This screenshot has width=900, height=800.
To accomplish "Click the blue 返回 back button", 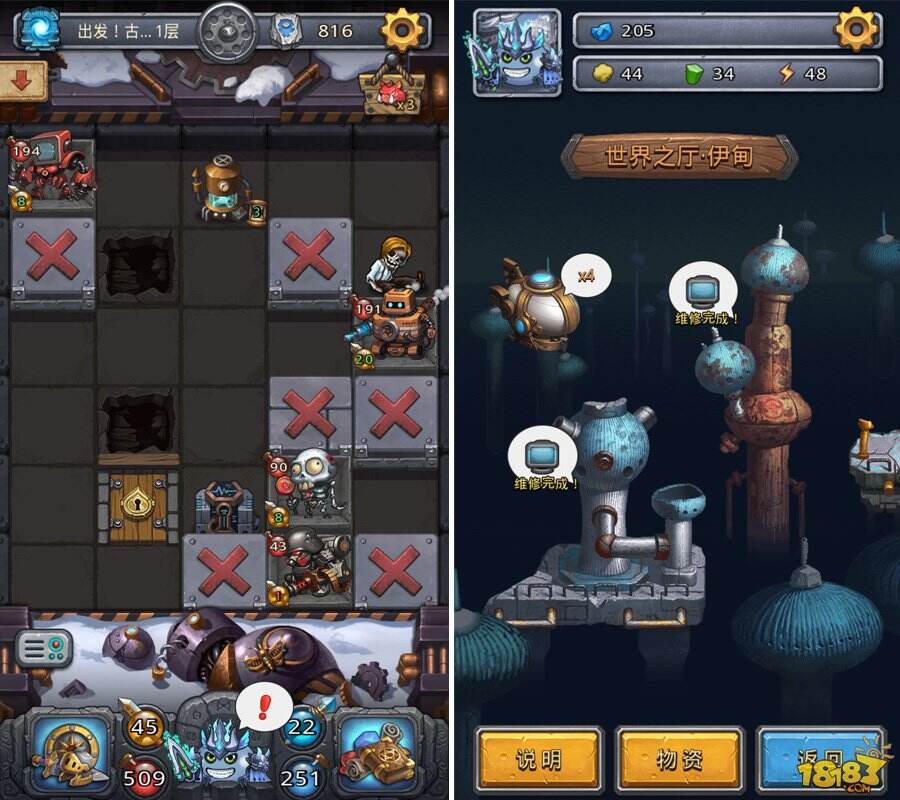I will [x=820, y=760].
